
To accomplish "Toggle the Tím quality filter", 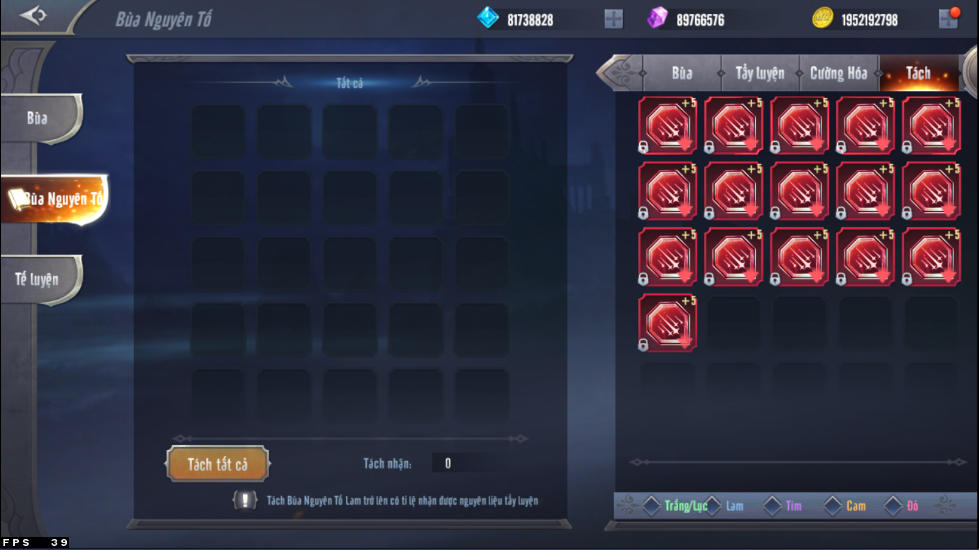I will click(x=772, y=506).
